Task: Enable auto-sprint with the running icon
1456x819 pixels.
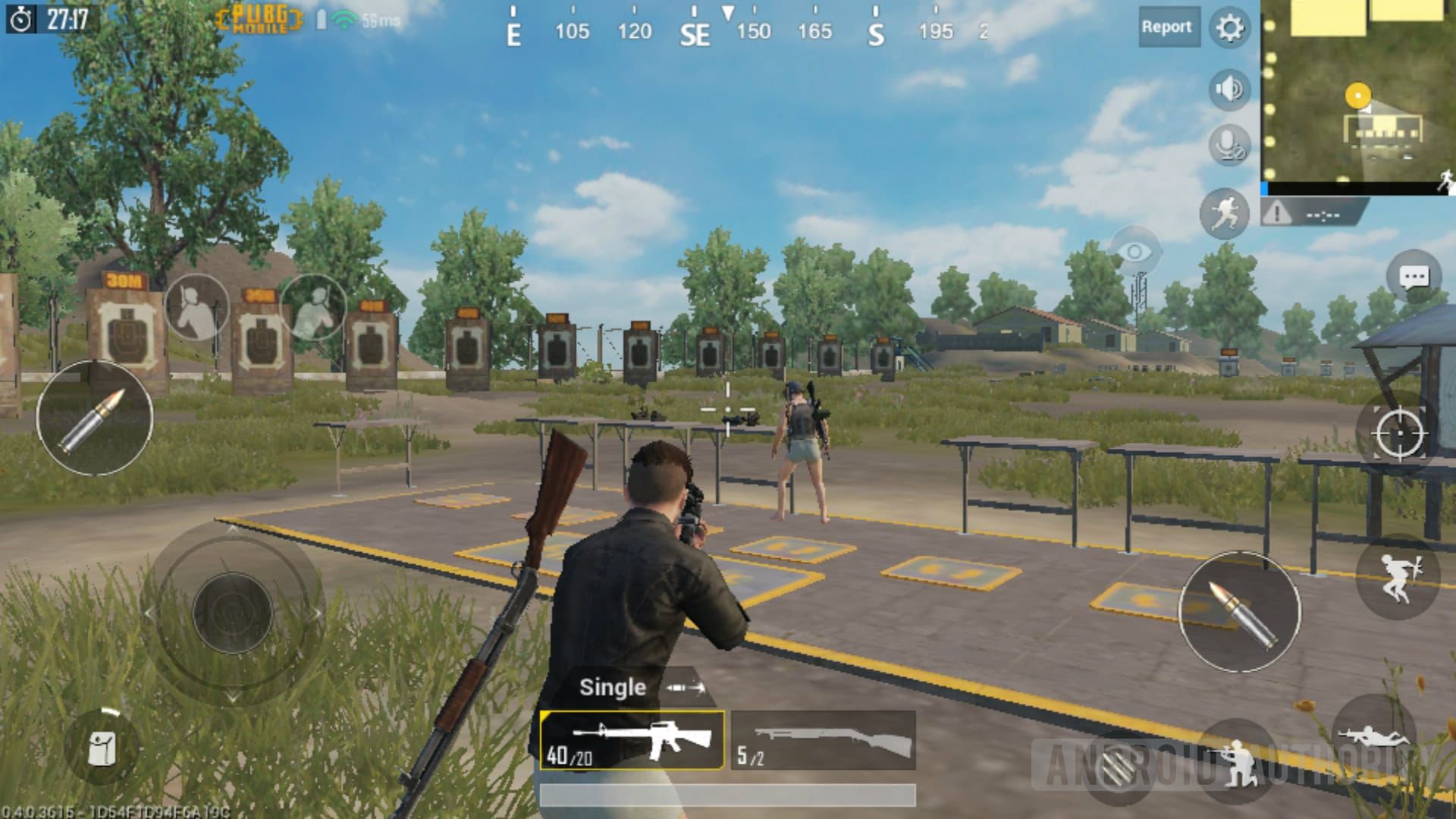Action: point(1225,215)
